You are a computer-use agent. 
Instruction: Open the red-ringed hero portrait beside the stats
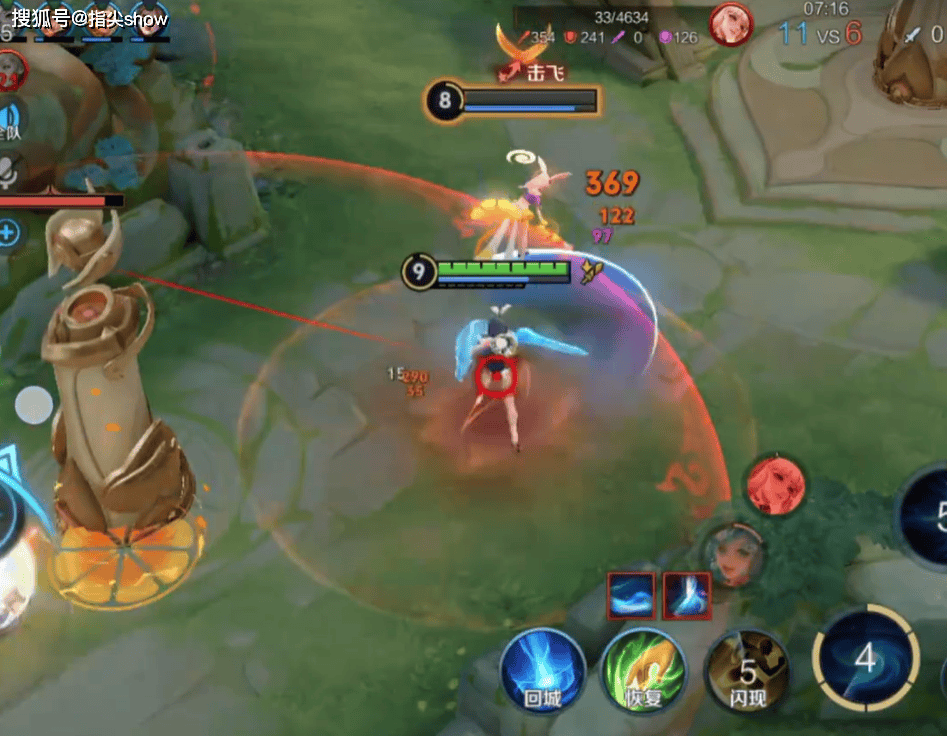point(730,24)
